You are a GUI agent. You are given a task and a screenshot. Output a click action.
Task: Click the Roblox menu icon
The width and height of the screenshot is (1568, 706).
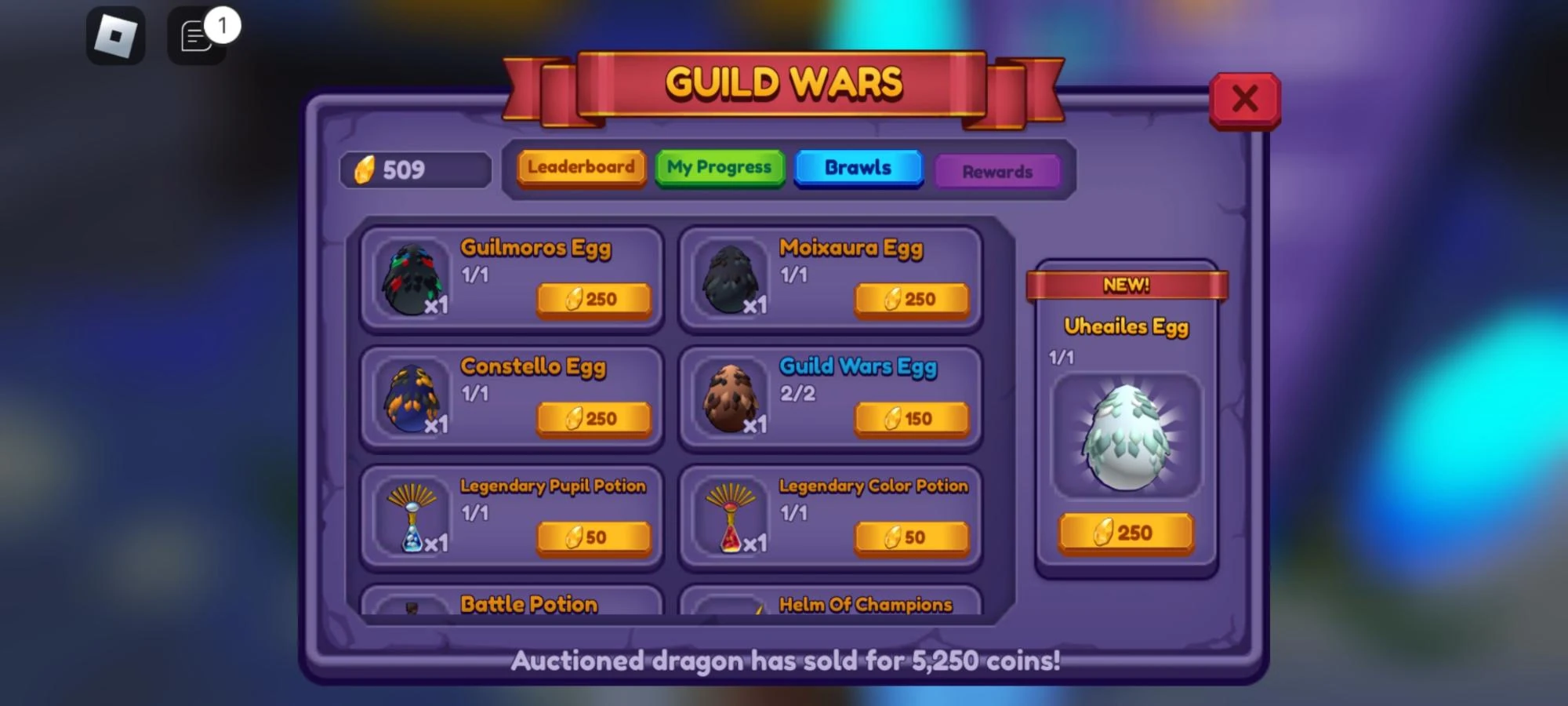pyautogui.click(x=116, y=35)
